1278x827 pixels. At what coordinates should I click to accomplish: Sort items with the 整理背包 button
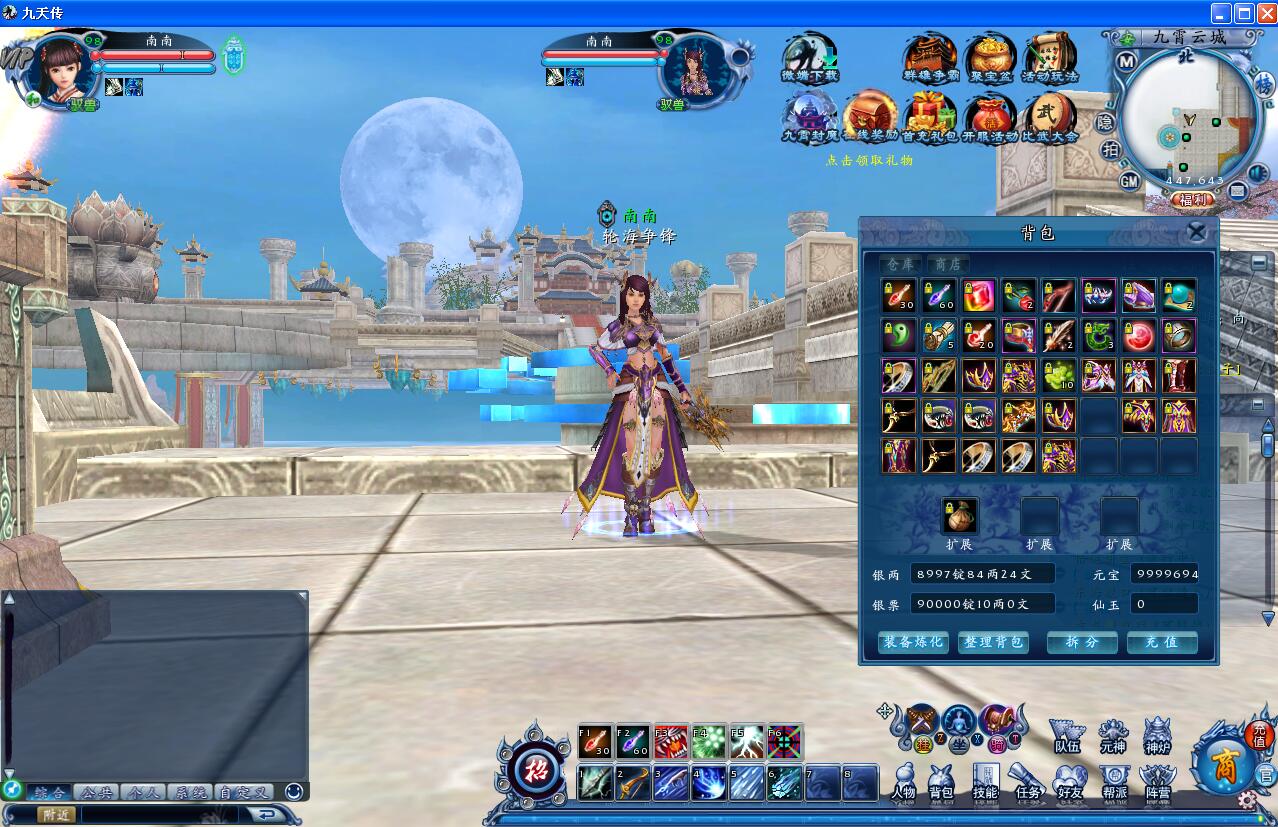992,642
